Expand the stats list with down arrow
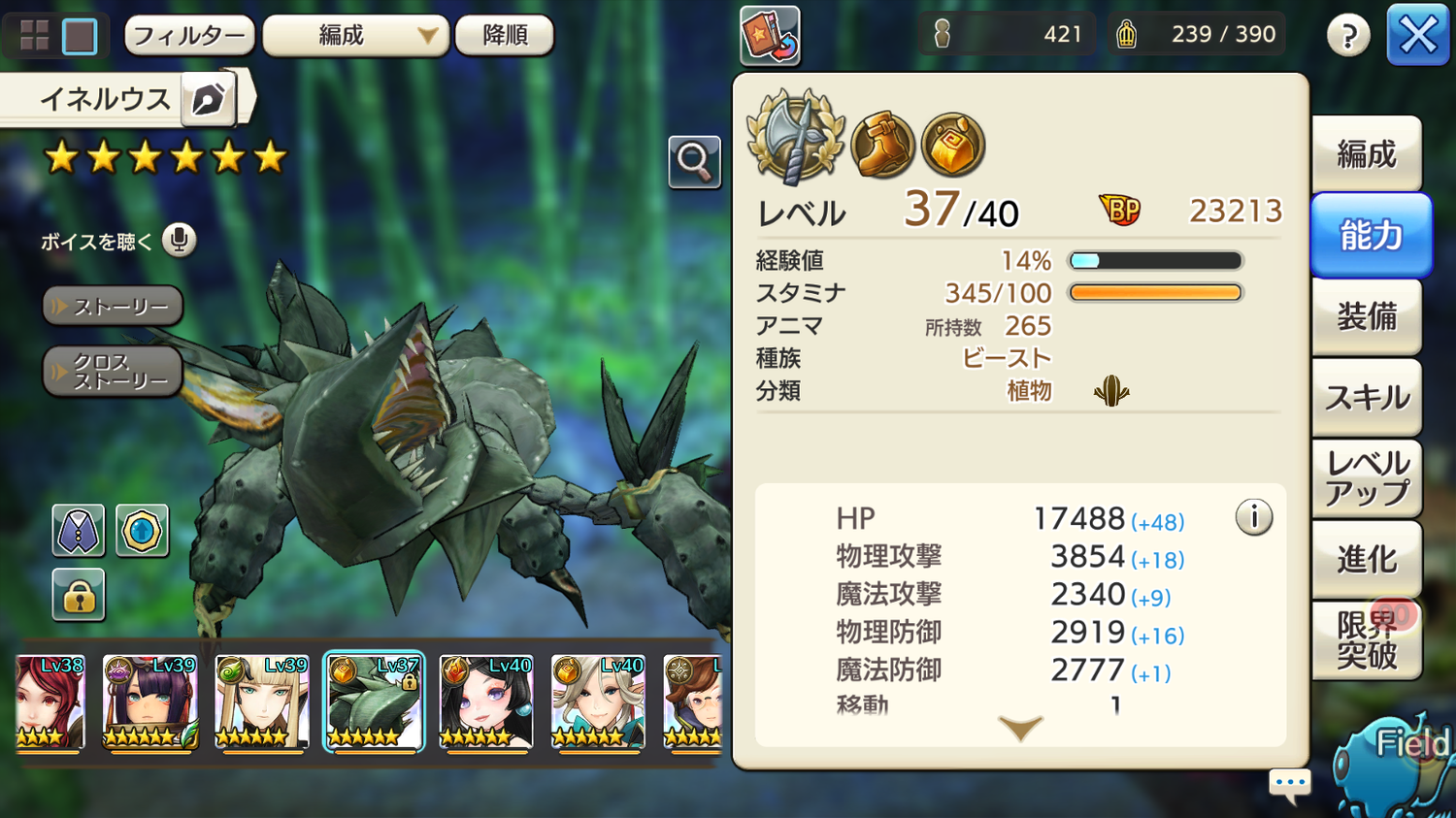This screenshot has height=818, width=1456. pos(1020,728)
